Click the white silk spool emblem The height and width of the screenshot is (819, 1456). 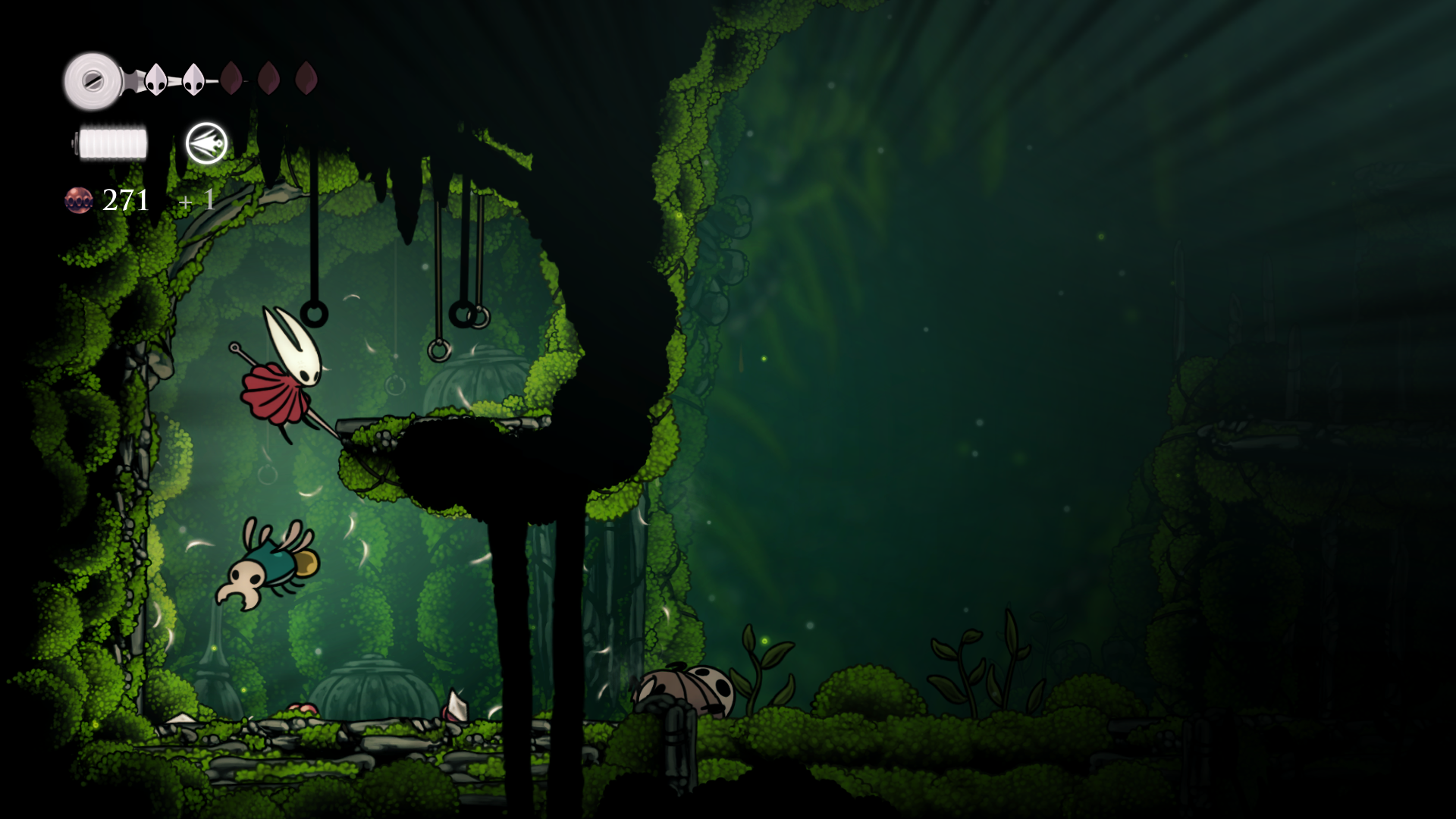click(93, 80)
